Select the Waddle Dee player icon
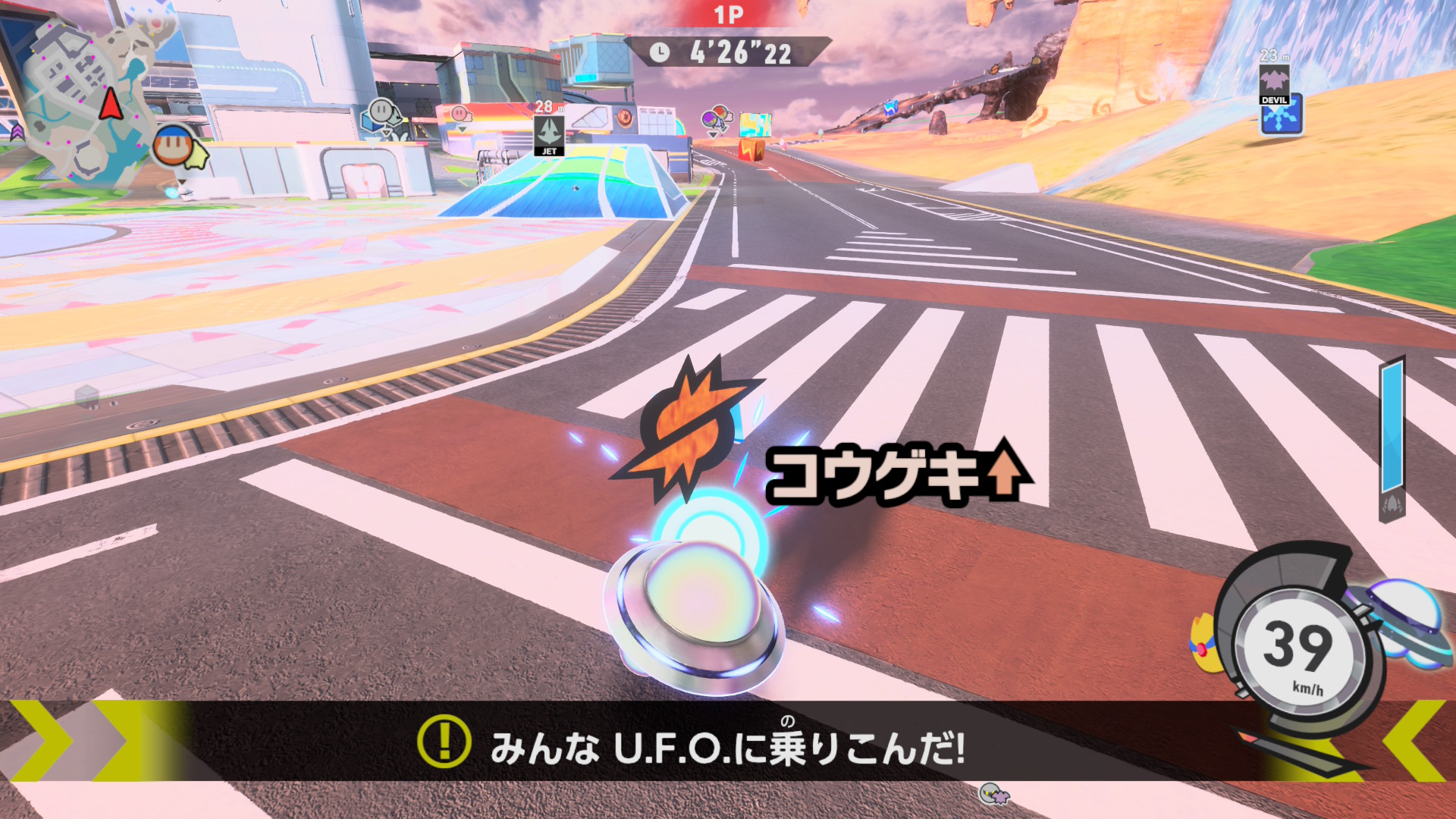 173,146
